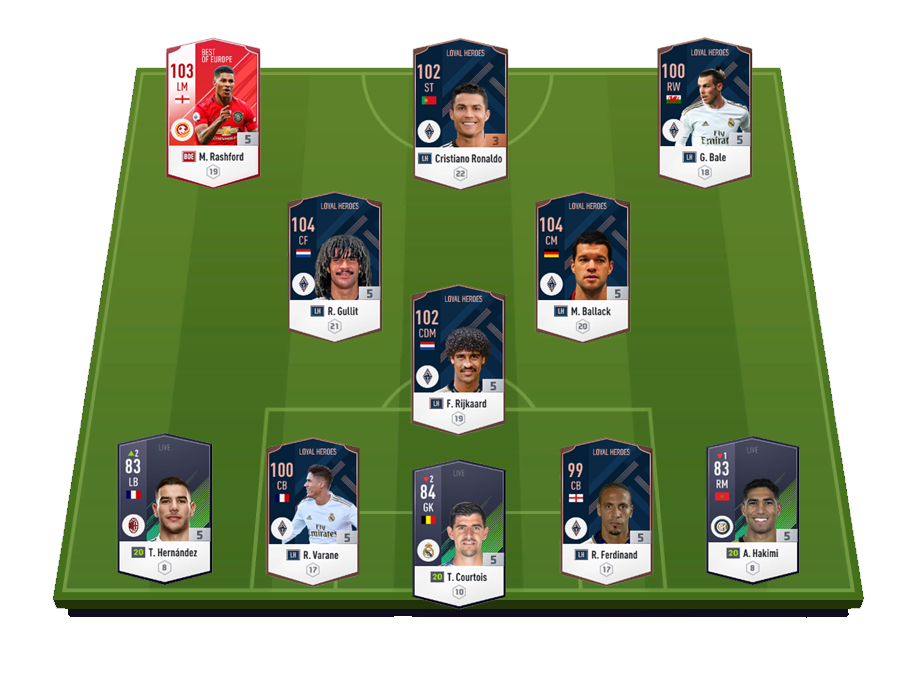Image resolution: width=918 pixels, height=688 pixels.
Task: Select the R. Varane CB card
Action: [x=313, y=508]
